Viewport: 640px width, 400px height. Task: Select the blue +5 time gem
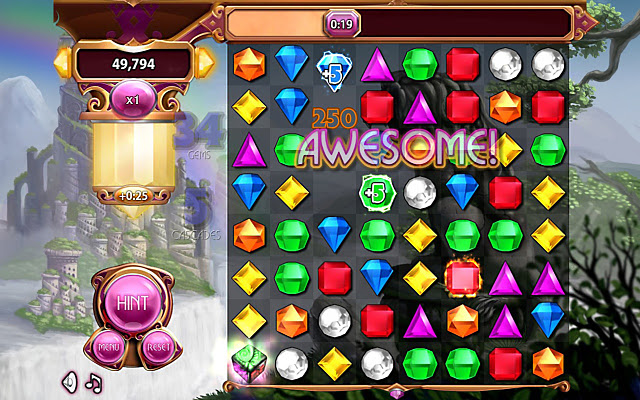[x=333, y=69]
